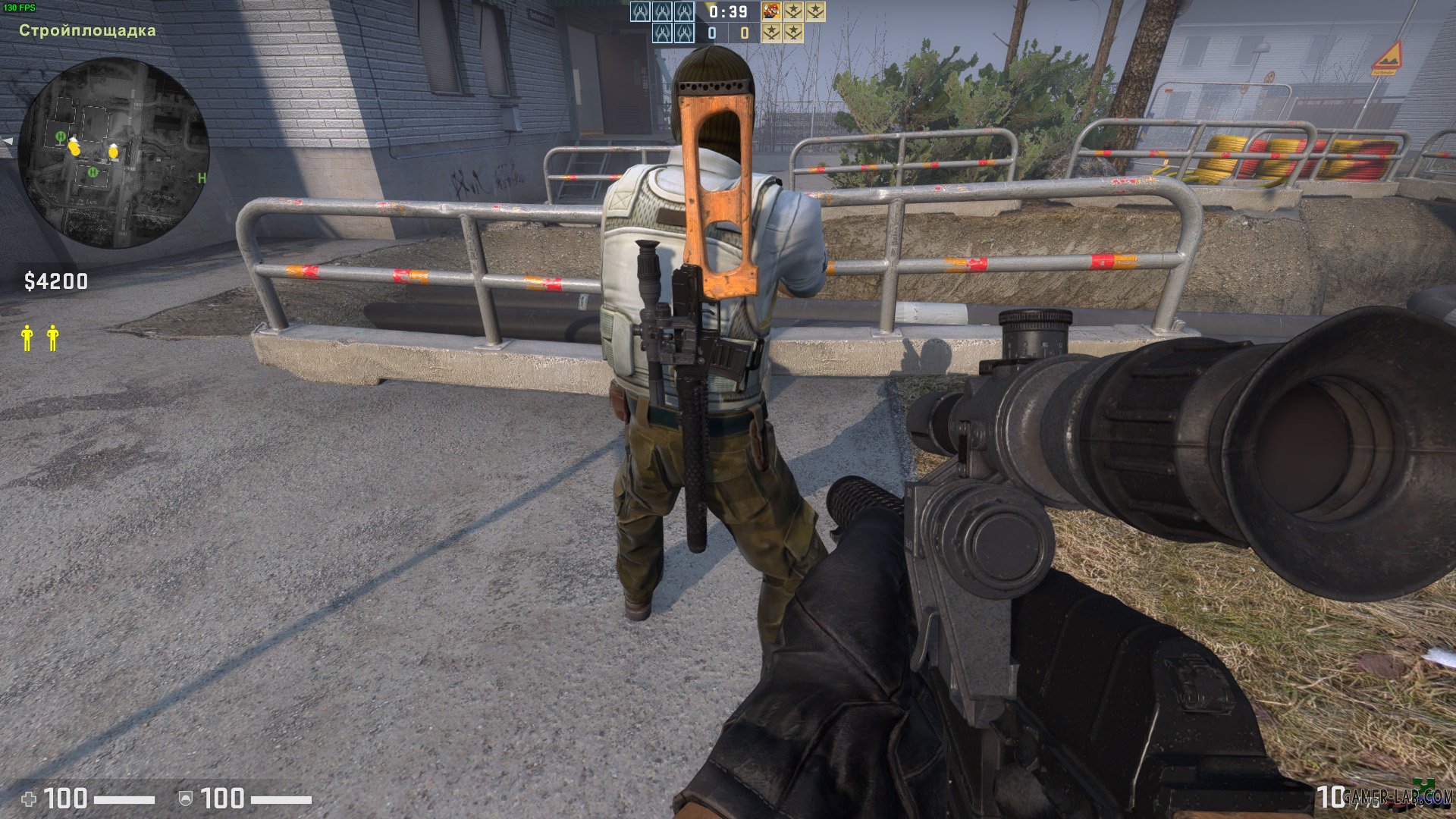This screenshot has width=1456, height=819.
Task: Click the round timer showing 0:39
Action: point(728,11)
